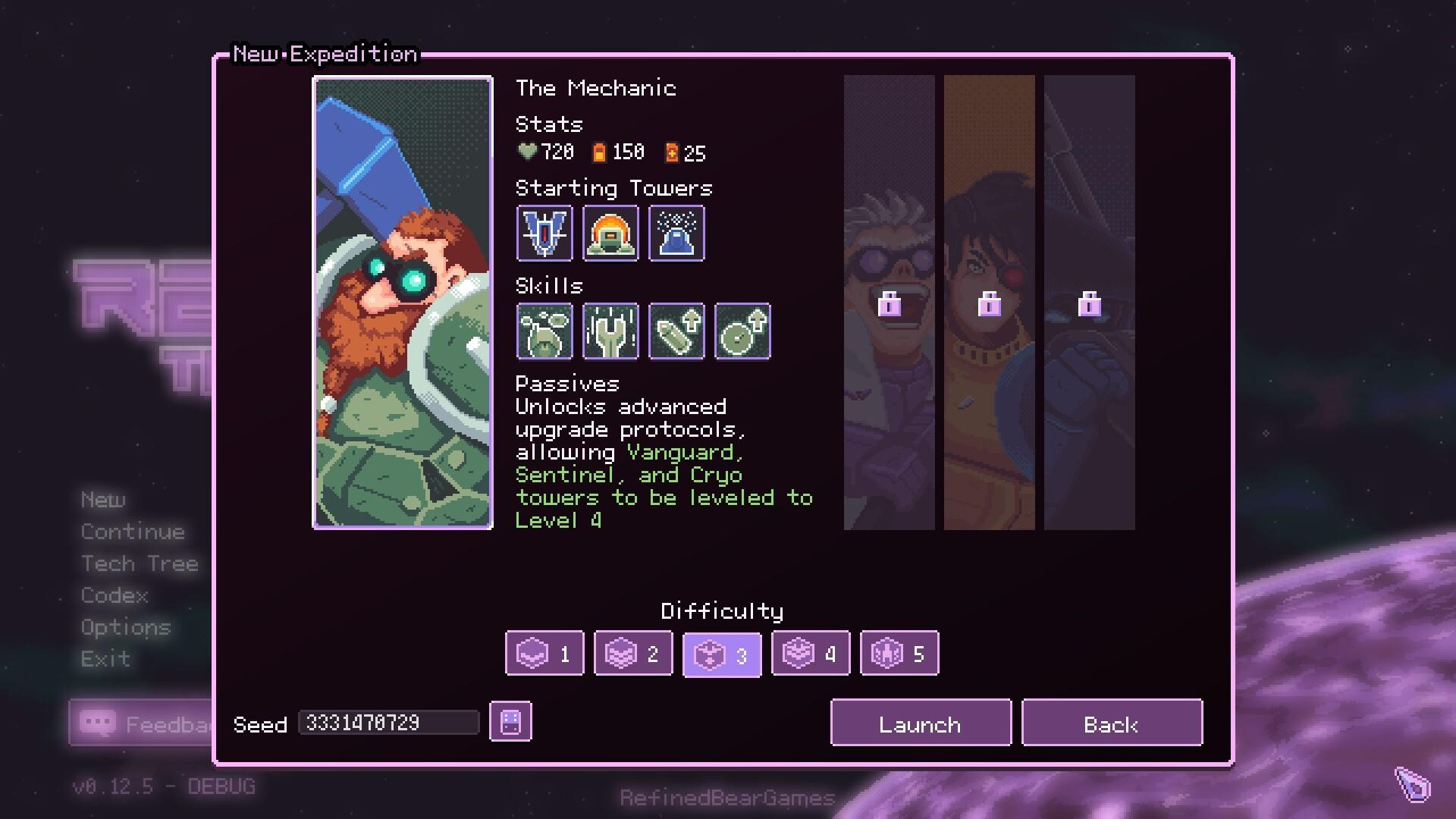1456x819 pixels.
Task: Click the first Mechanic skill icon
Action: [x=544, y=331]
